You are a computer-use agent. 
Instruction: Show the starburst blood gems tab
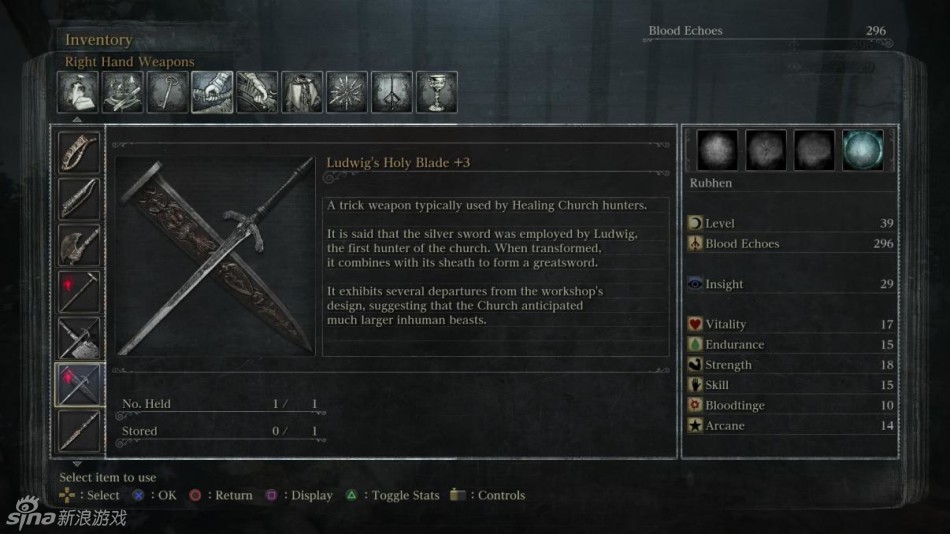[x=347, y=92]
